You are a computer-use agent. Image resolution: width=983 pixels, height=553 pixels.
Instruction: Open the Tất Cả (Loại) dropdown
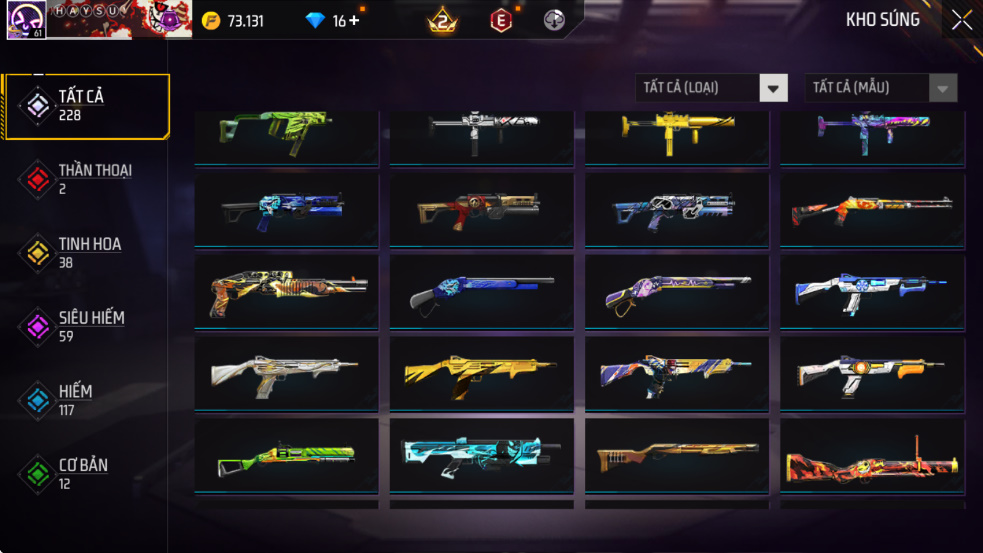(712, 88)
